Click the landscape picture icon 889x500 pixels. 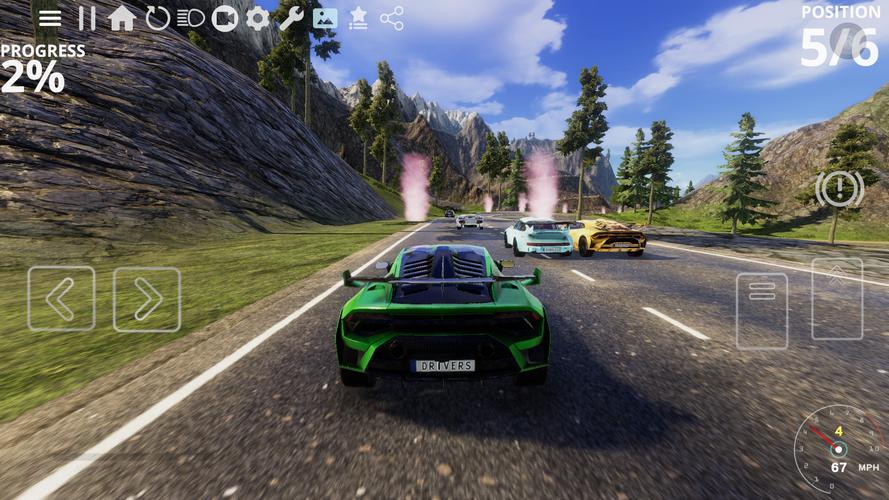[x=325, y=18]
